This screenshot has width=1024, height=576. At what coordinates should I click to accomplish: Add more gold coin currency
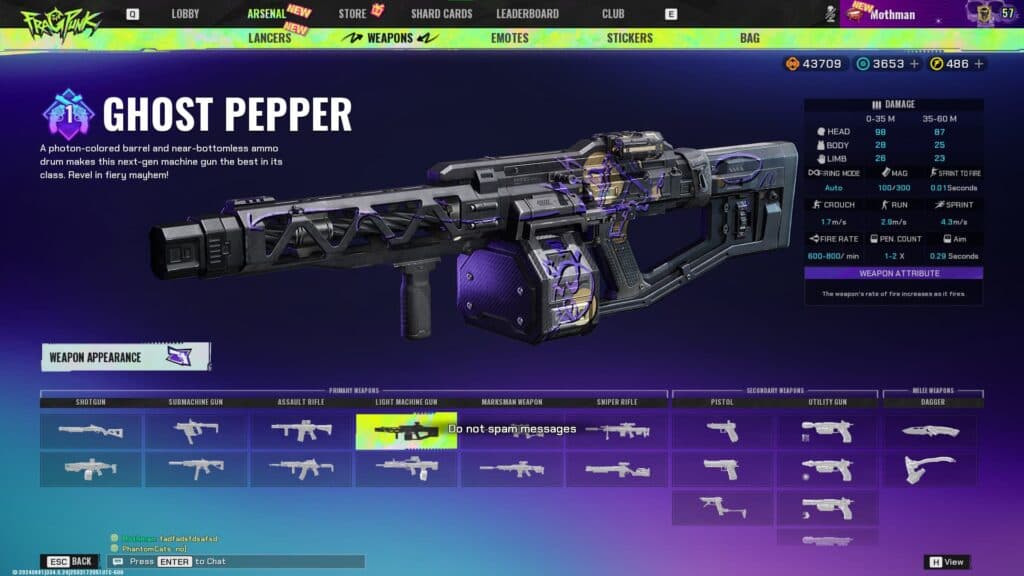979,64
